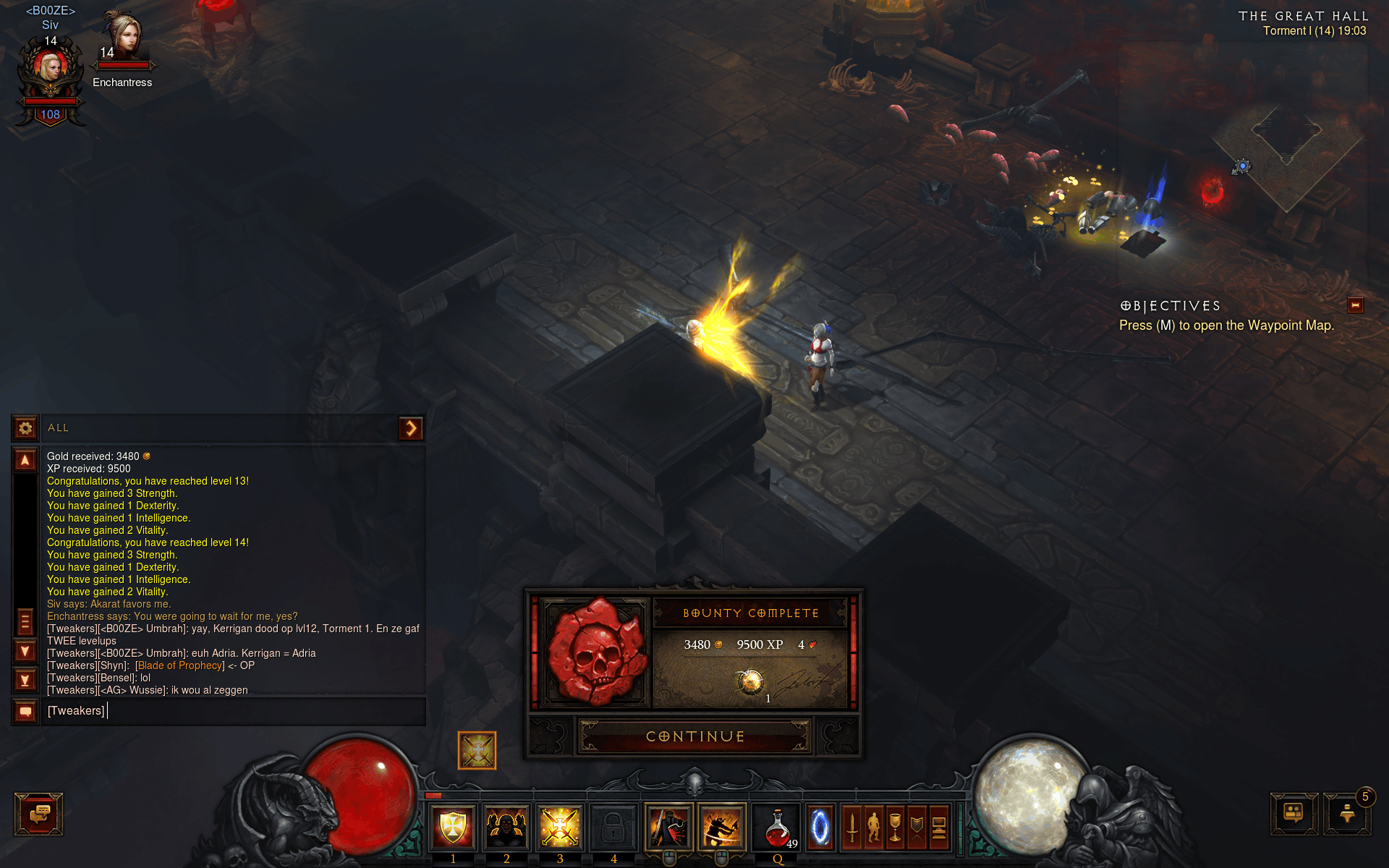Open chat settings with the gear icon
This screenshot has width=1389, height=868.
coord(25,428)
